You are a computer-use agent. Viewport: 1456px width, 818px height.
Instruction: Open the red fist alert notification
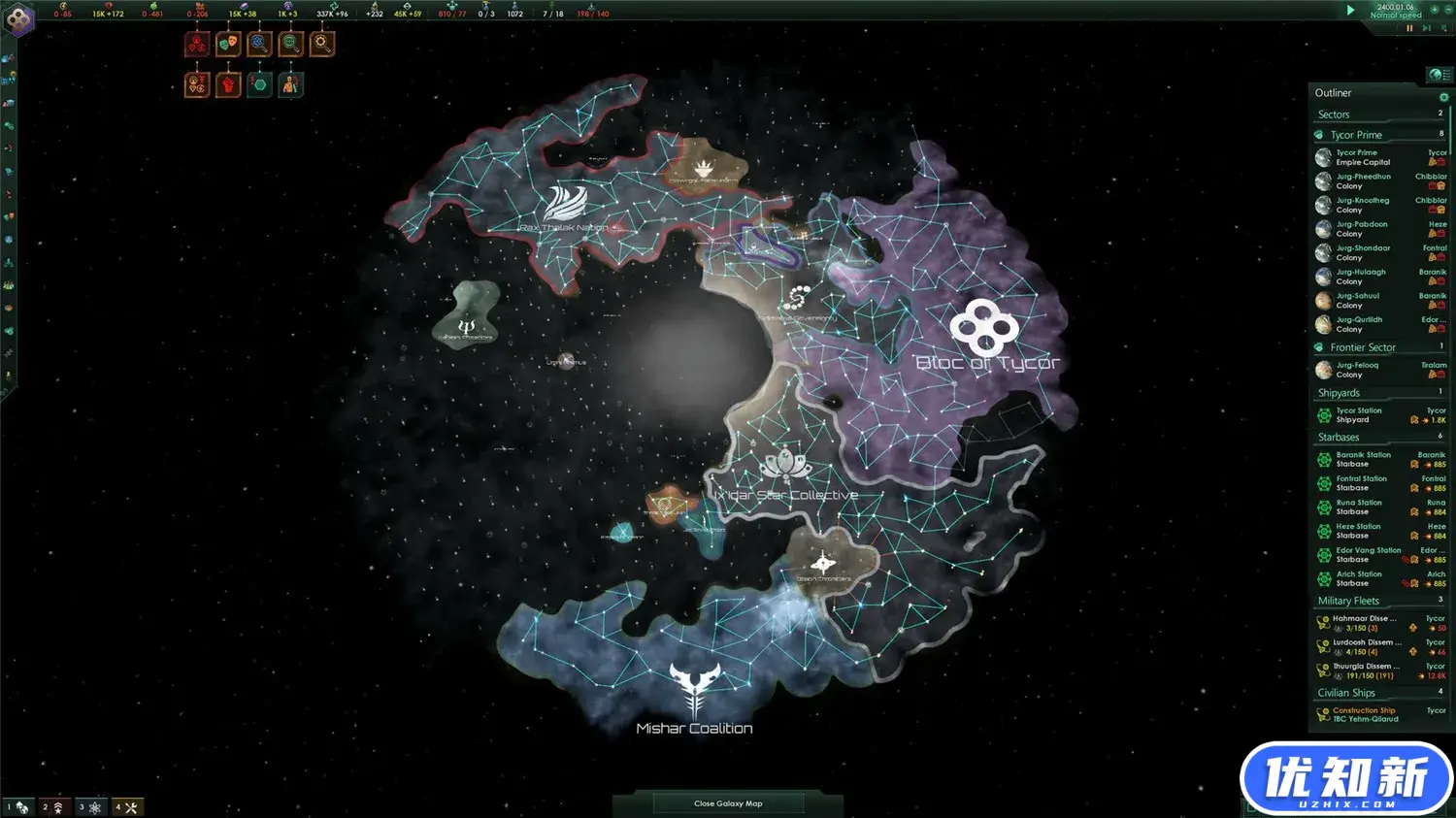[228, 85]
